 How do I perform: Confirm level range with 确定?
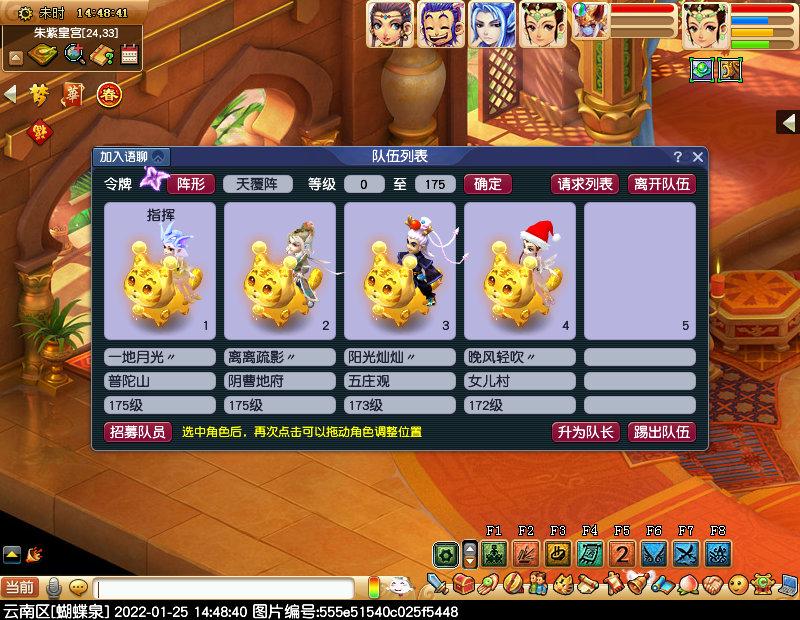pos(488,184)
